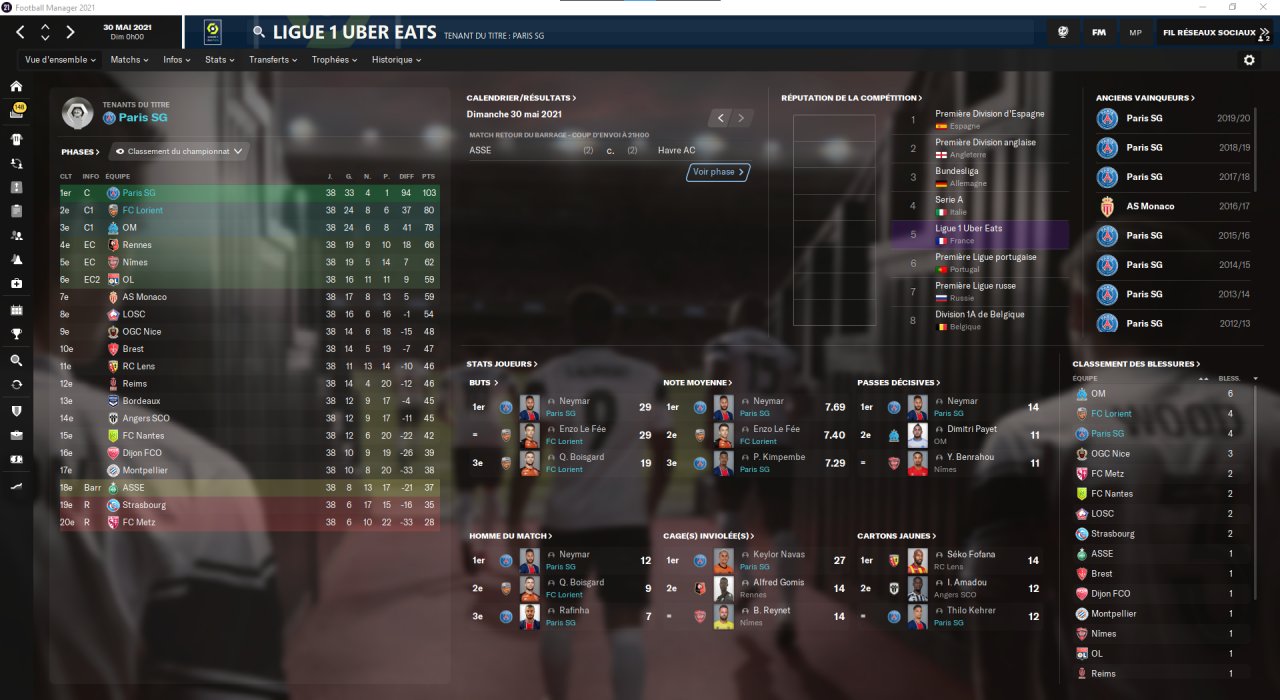Open the search magnifier in sidebar

click(x=16, y=360)
